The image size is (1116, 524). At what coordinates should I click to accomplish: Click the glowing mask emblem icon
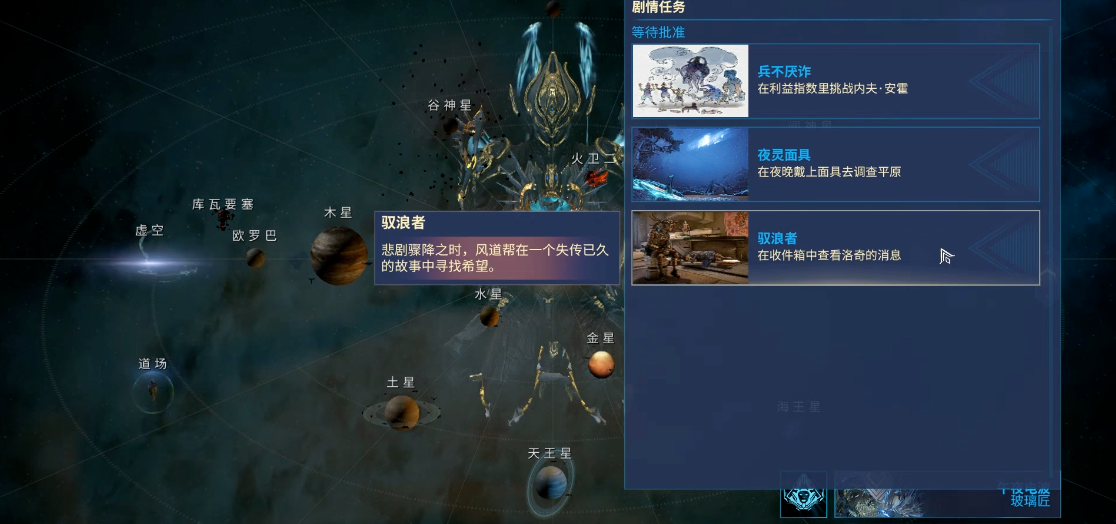click(803, 495)
